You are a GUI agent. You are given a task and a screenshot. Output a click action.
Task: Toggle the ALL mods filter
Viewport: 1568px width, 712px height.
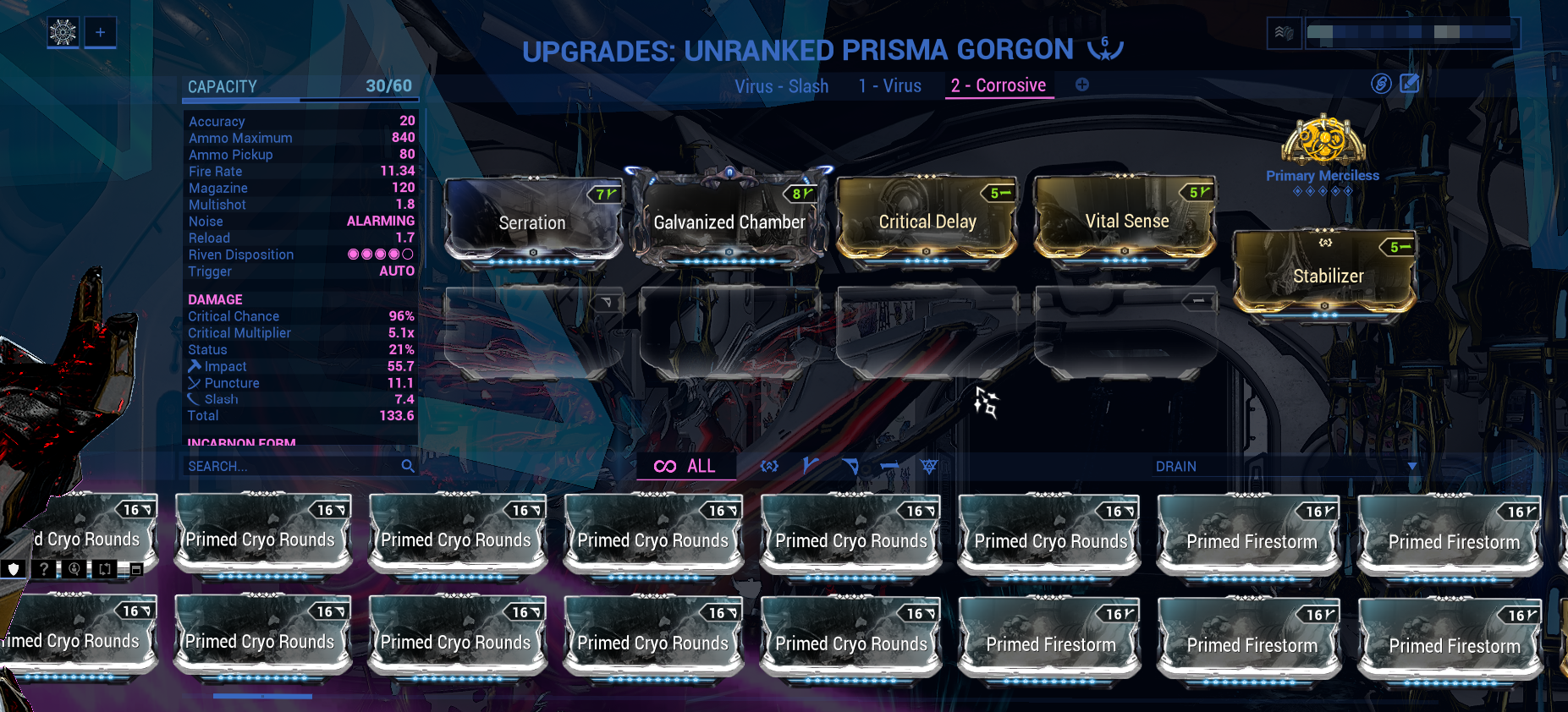(687, 466)
